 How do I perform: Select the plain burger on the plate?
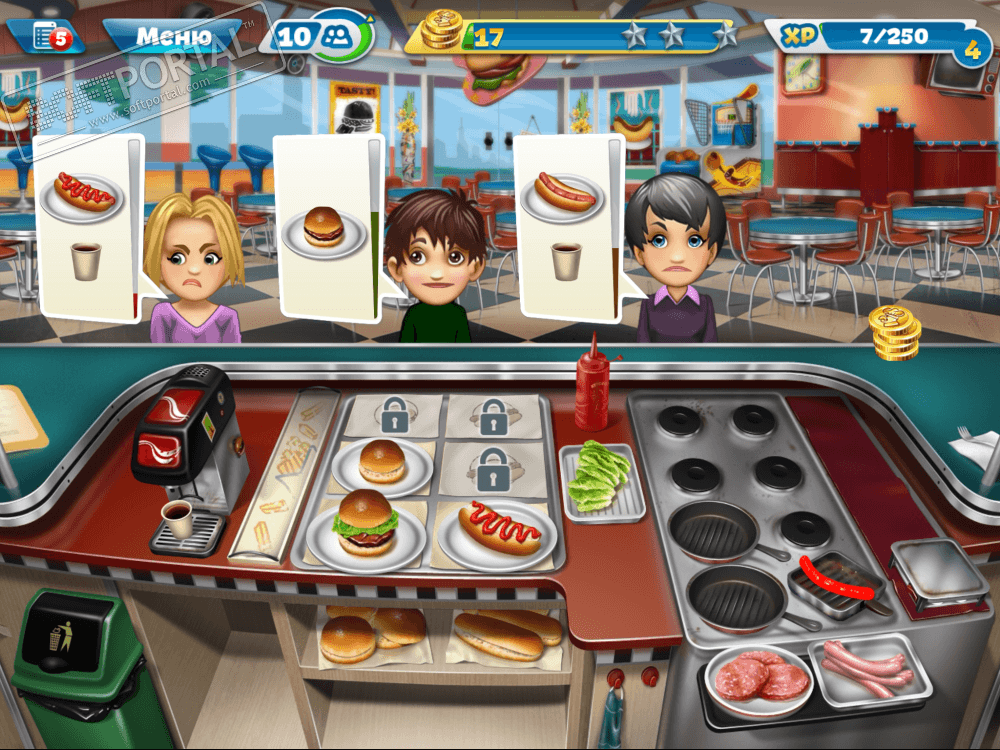[x=382, y=462]
